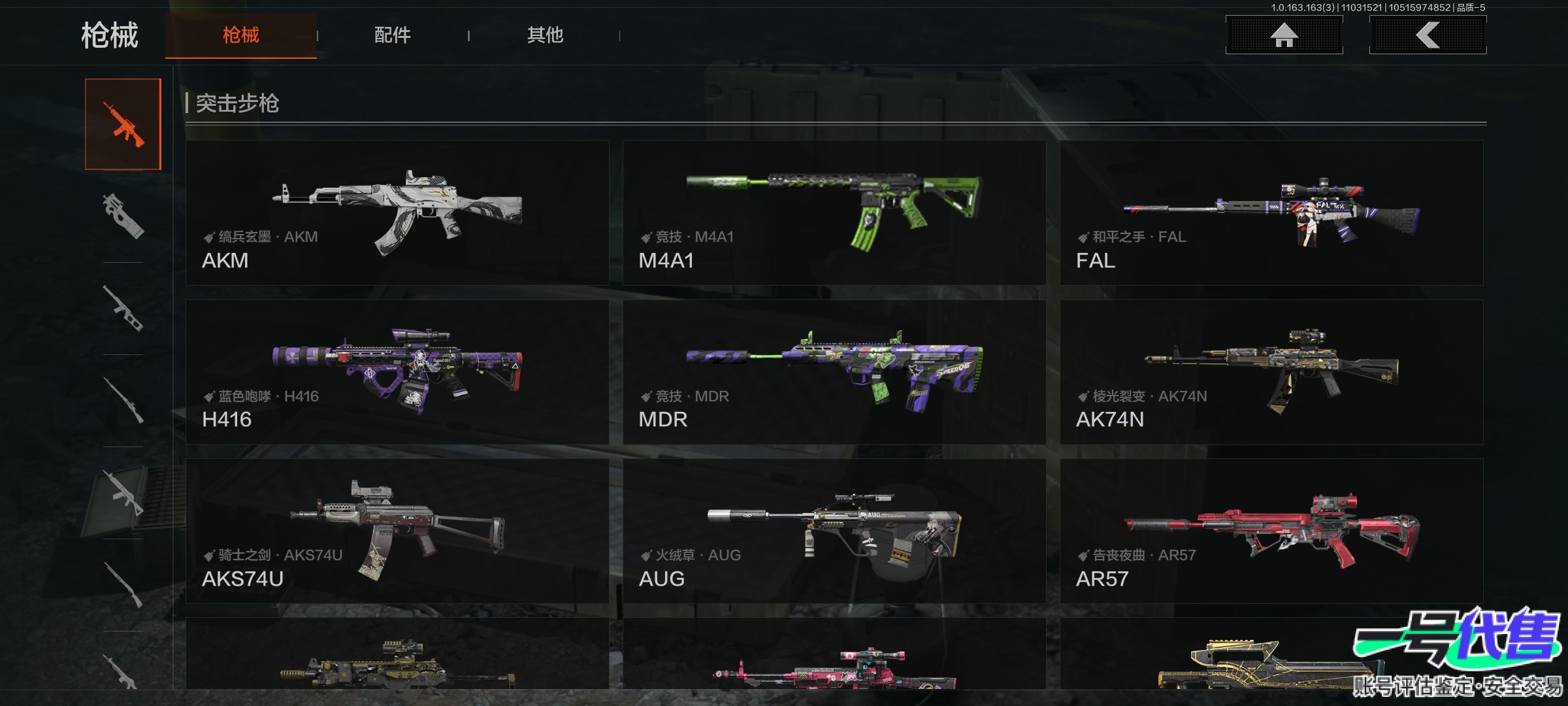Image resolution: width=1568 pixels, height=706 pixels.
Task: Select the orange assault rifle category icon
Action: [x=123, y=124]
